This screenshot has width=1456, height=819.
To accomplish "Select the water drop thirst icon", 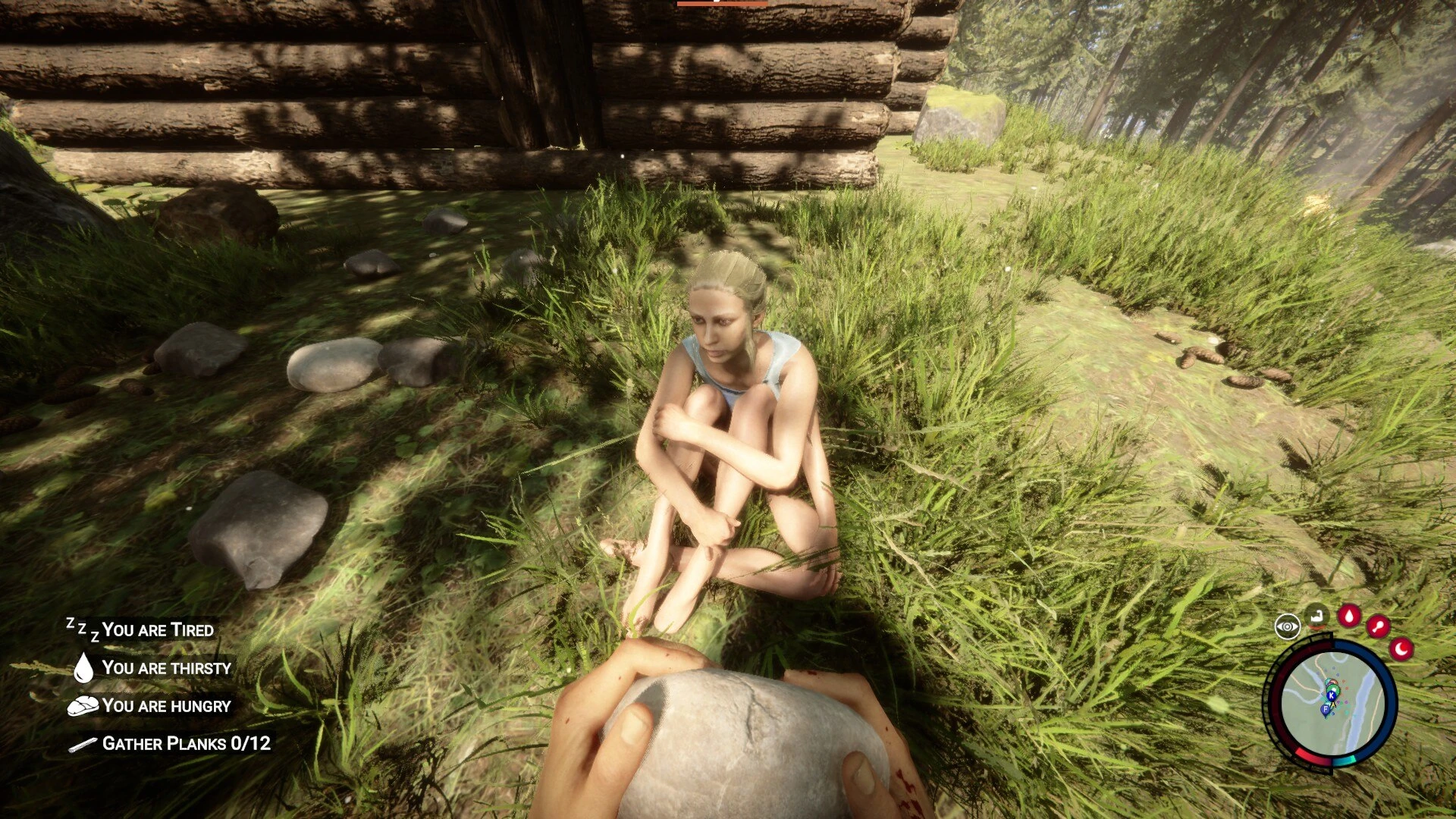I will (x=83, y=667).
